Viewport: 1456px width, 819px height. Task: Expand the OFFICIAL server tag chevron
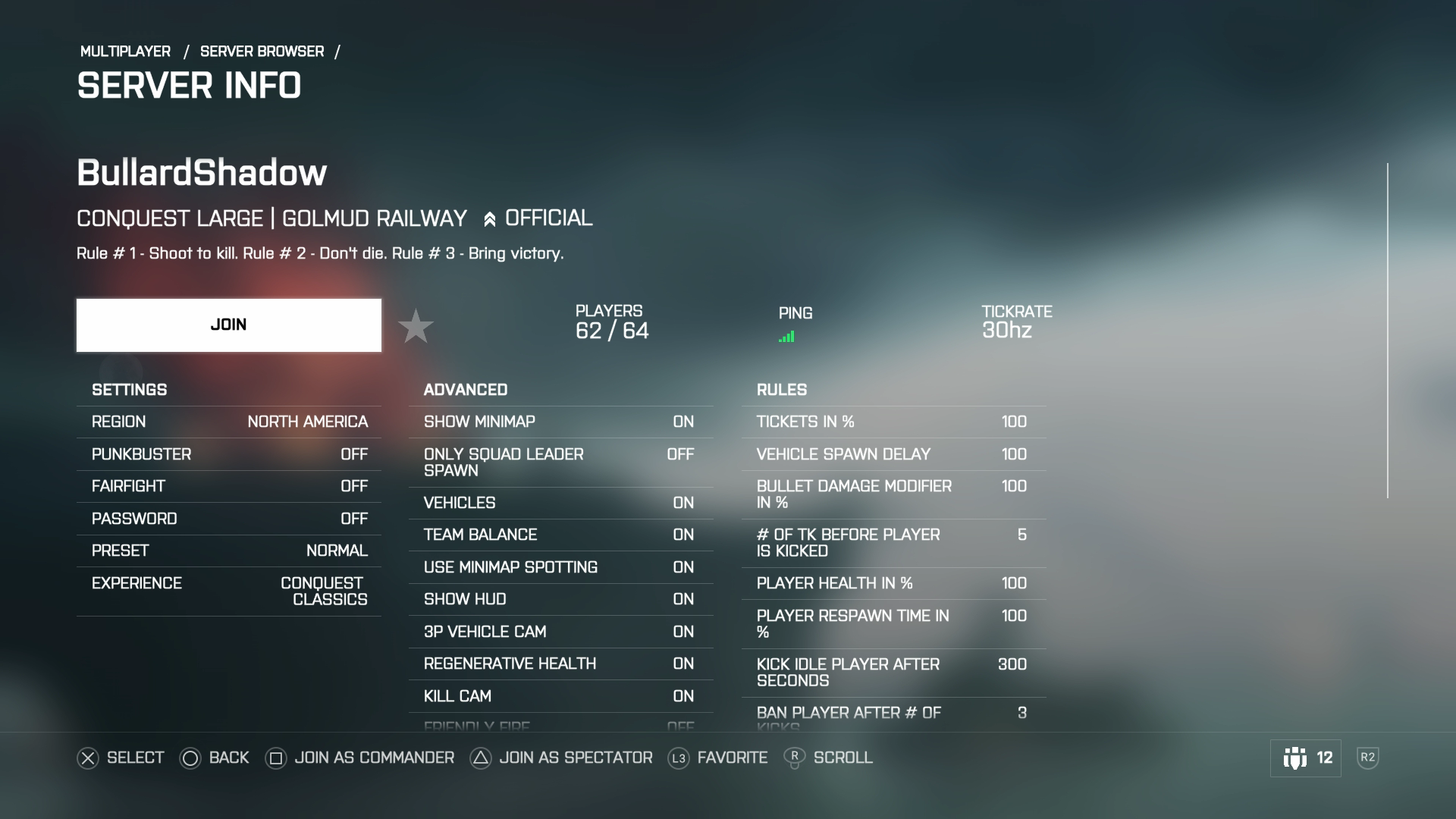(x=491, y=218)
